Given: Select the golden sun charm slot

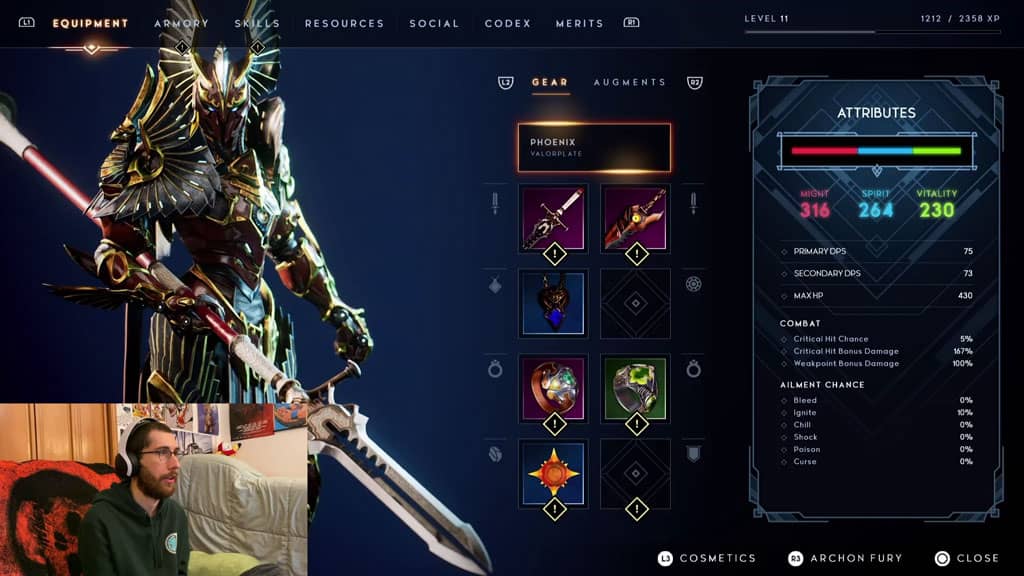Looking at the screenshot, I should click(x=553, y=473).
